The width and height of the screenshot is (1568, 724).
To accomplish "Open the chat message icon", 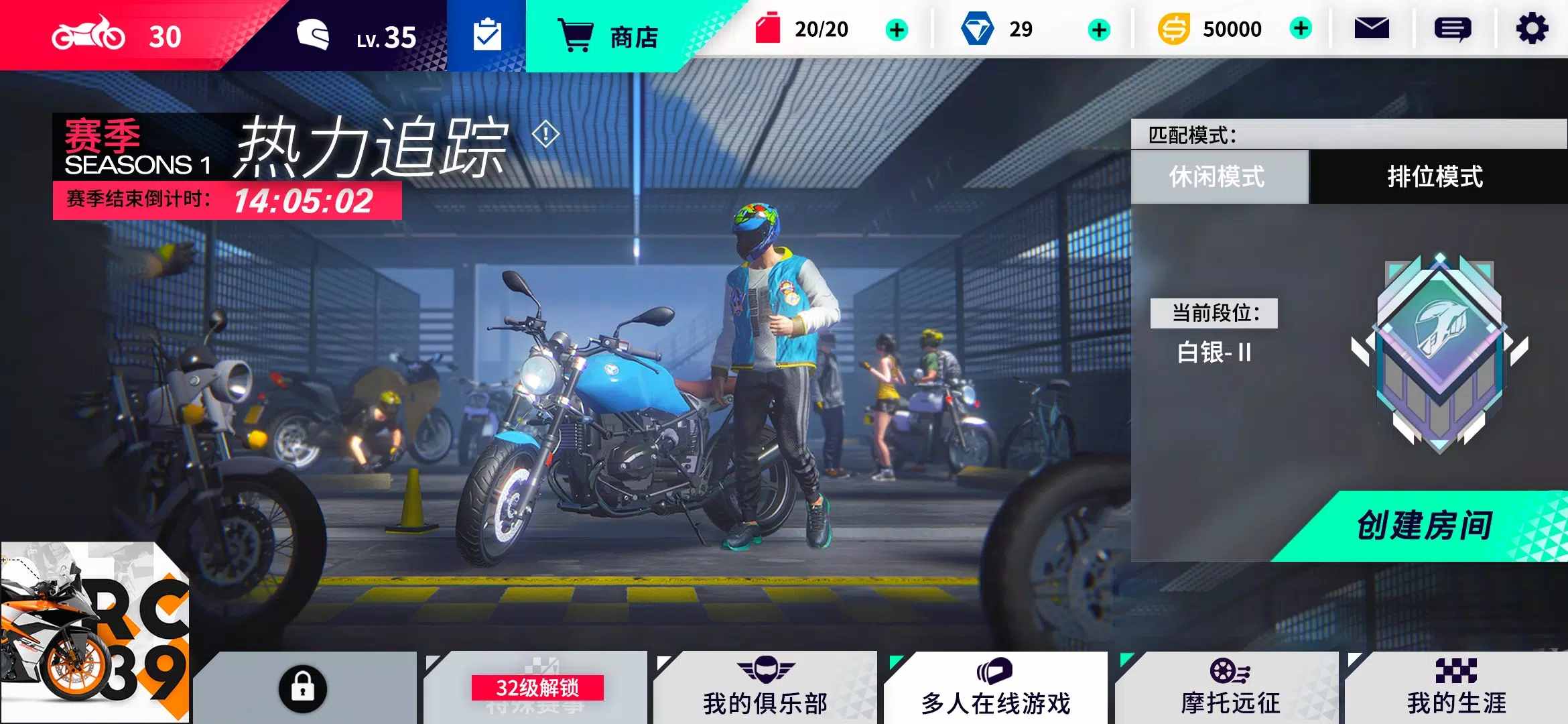I will 1453,28.
